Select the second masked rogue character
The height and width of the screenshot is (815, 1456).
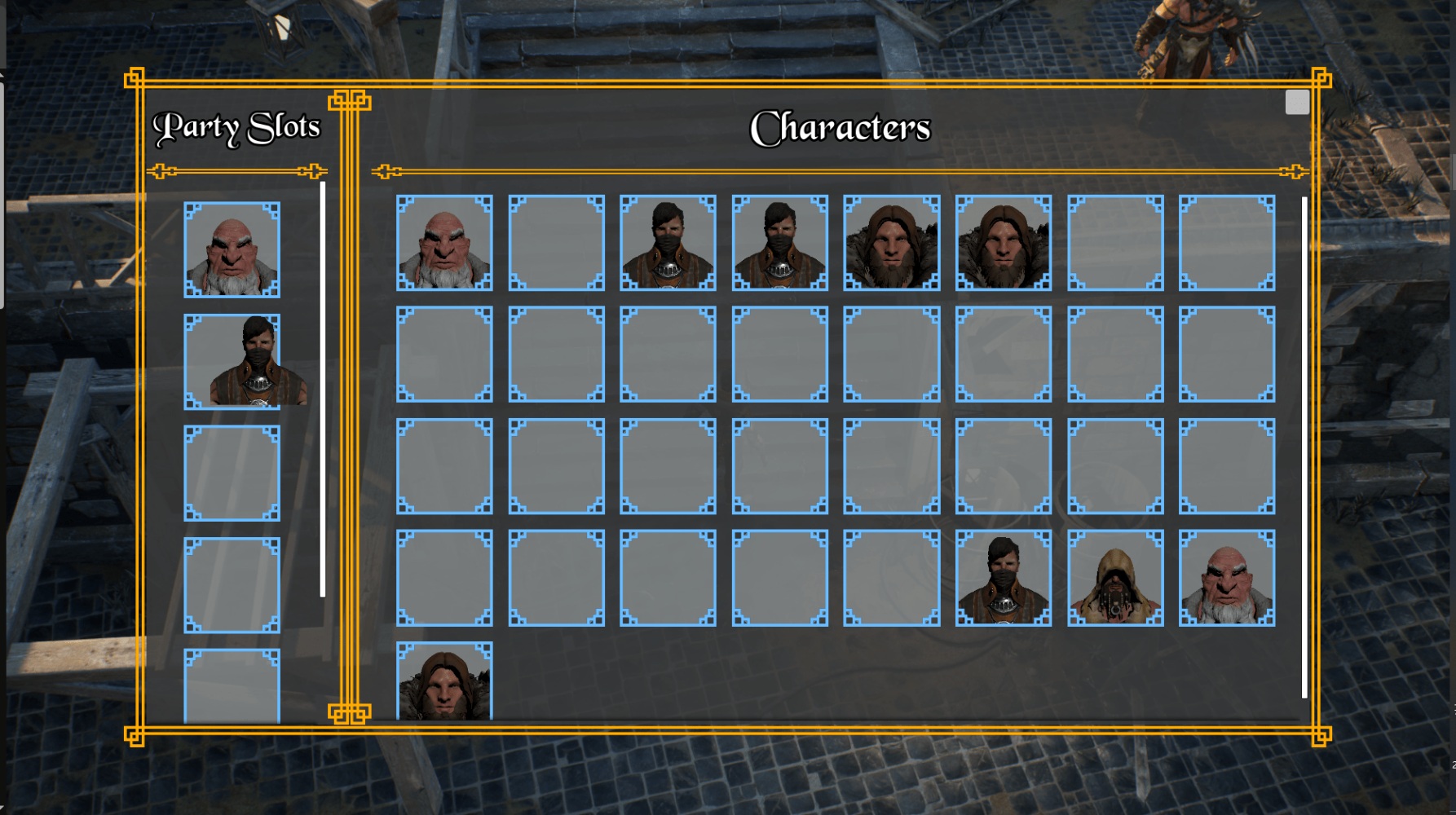tap(779, 243)
